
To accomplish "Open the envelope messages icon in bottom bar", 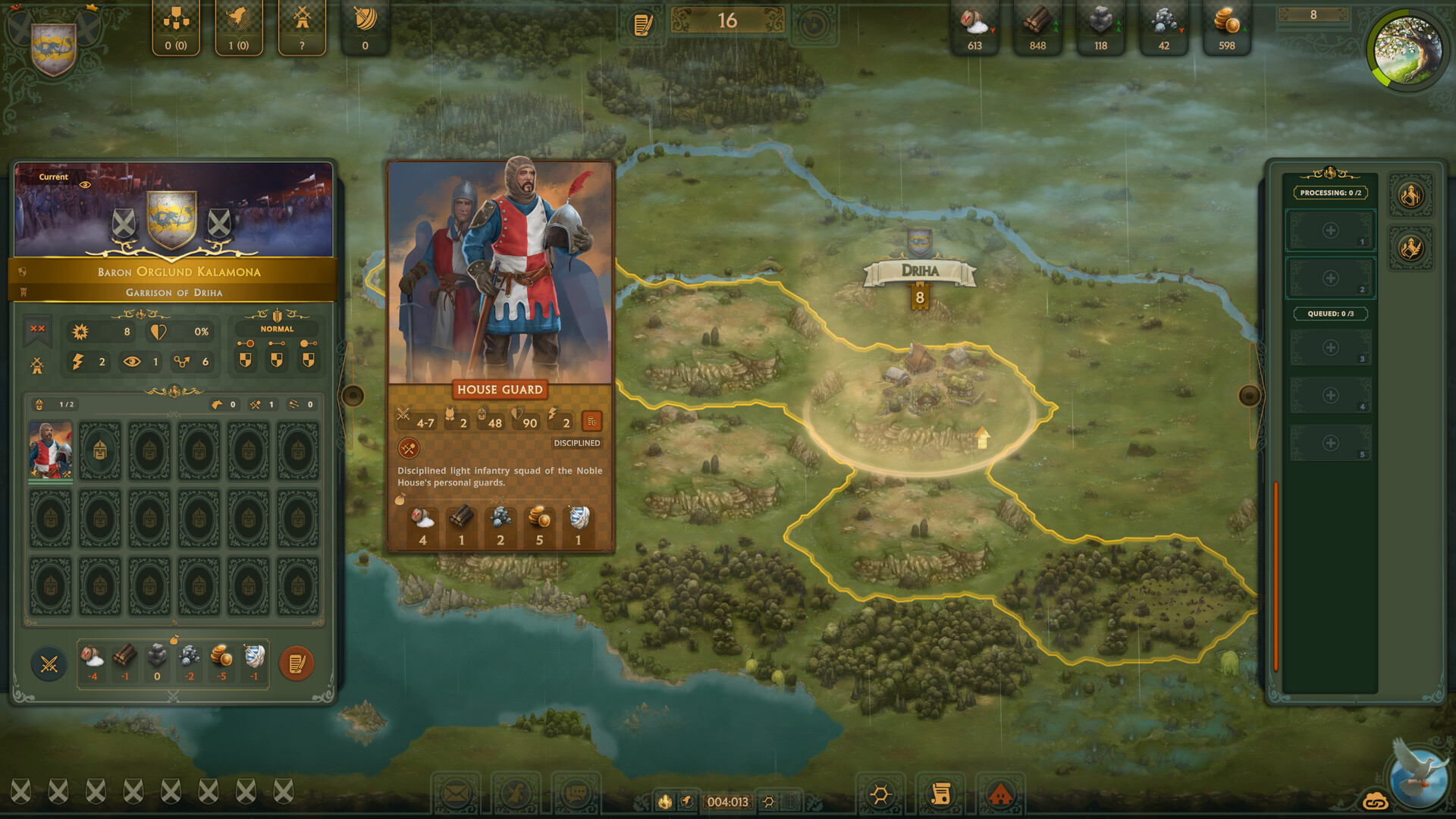I will coord(455,792).
